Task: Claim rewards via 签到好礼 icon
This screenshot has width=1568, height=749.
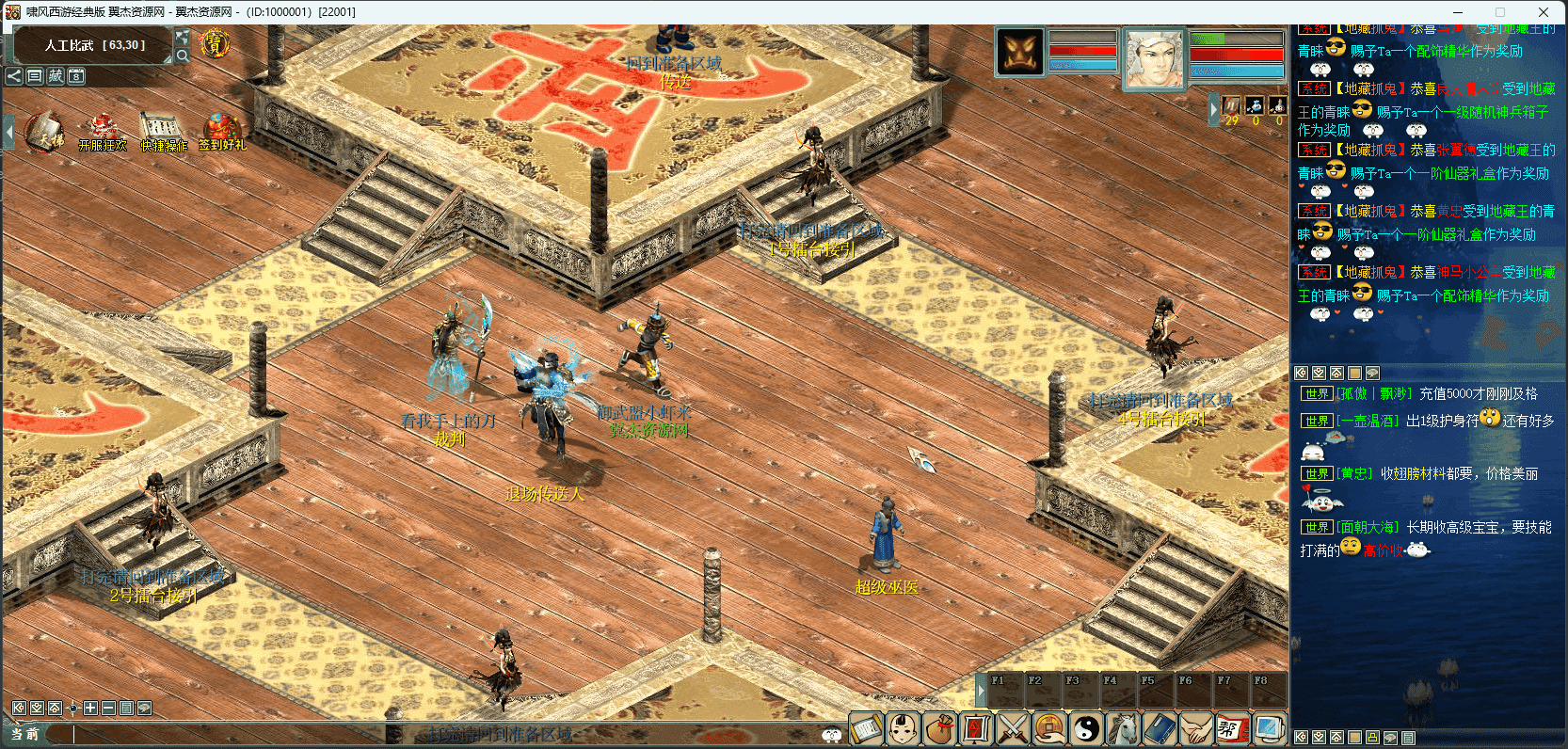Action: (x=222, y=130)
